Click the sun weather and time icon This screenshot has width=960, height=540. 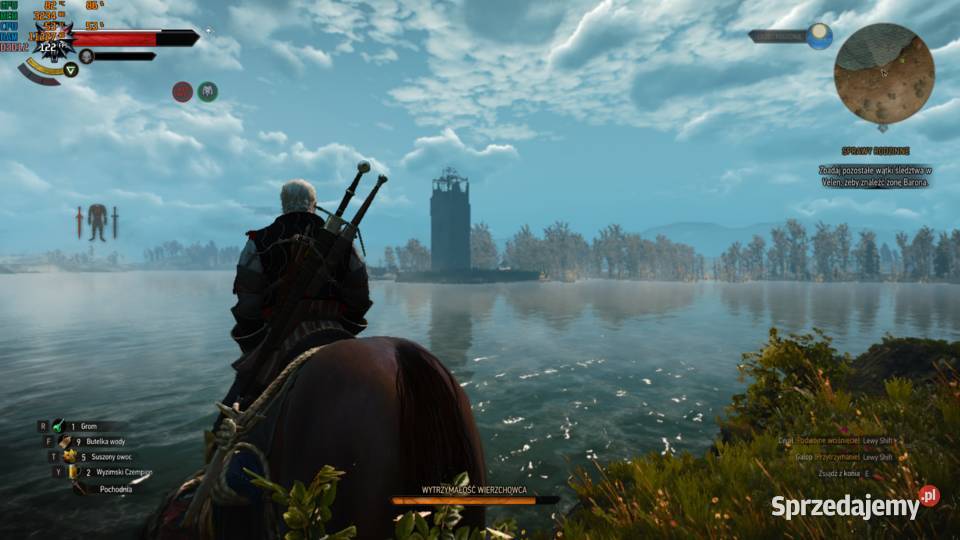[x=819, y=36]
